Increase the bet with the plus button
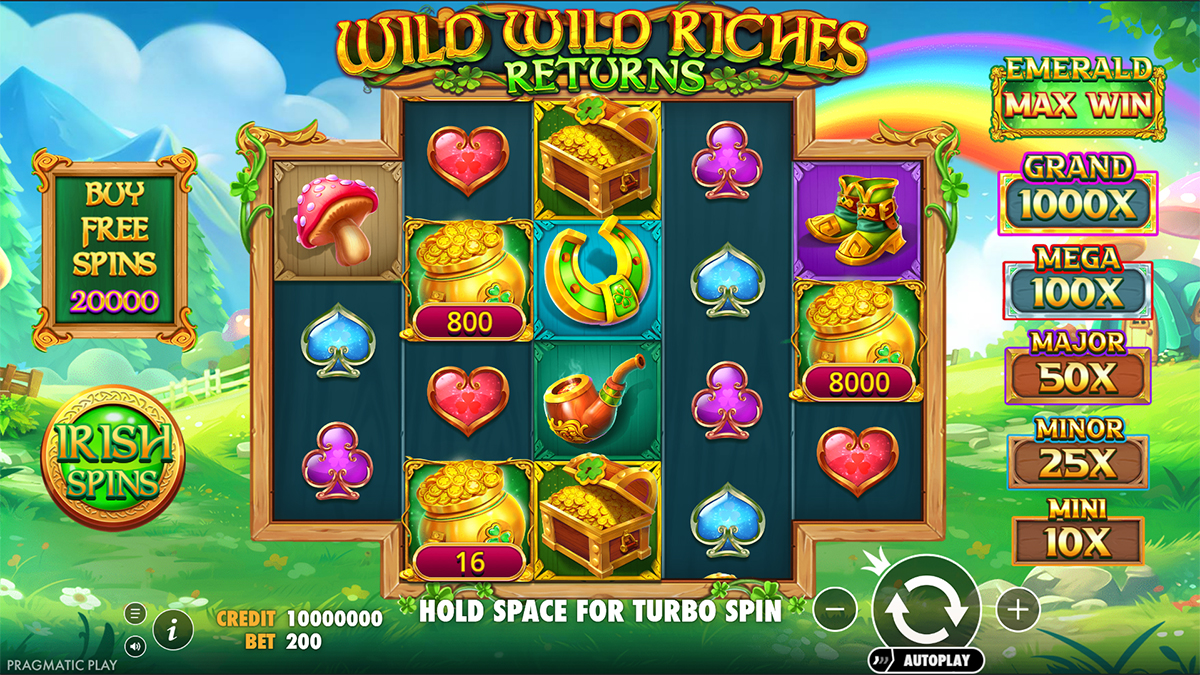This screenshot has width=1200, height=675. point(1018,607)
